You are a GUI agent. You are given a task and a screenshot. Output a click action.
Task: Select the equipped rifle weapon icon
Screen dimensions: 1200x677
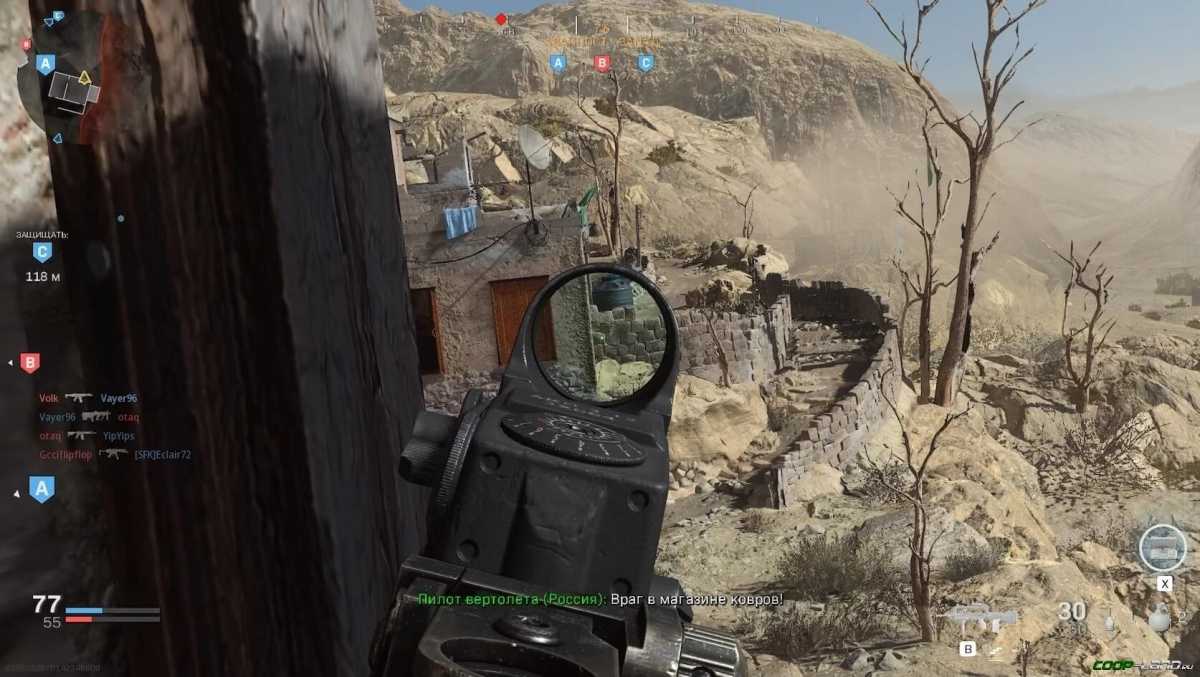pyautogui.click(x=981, y=617)
